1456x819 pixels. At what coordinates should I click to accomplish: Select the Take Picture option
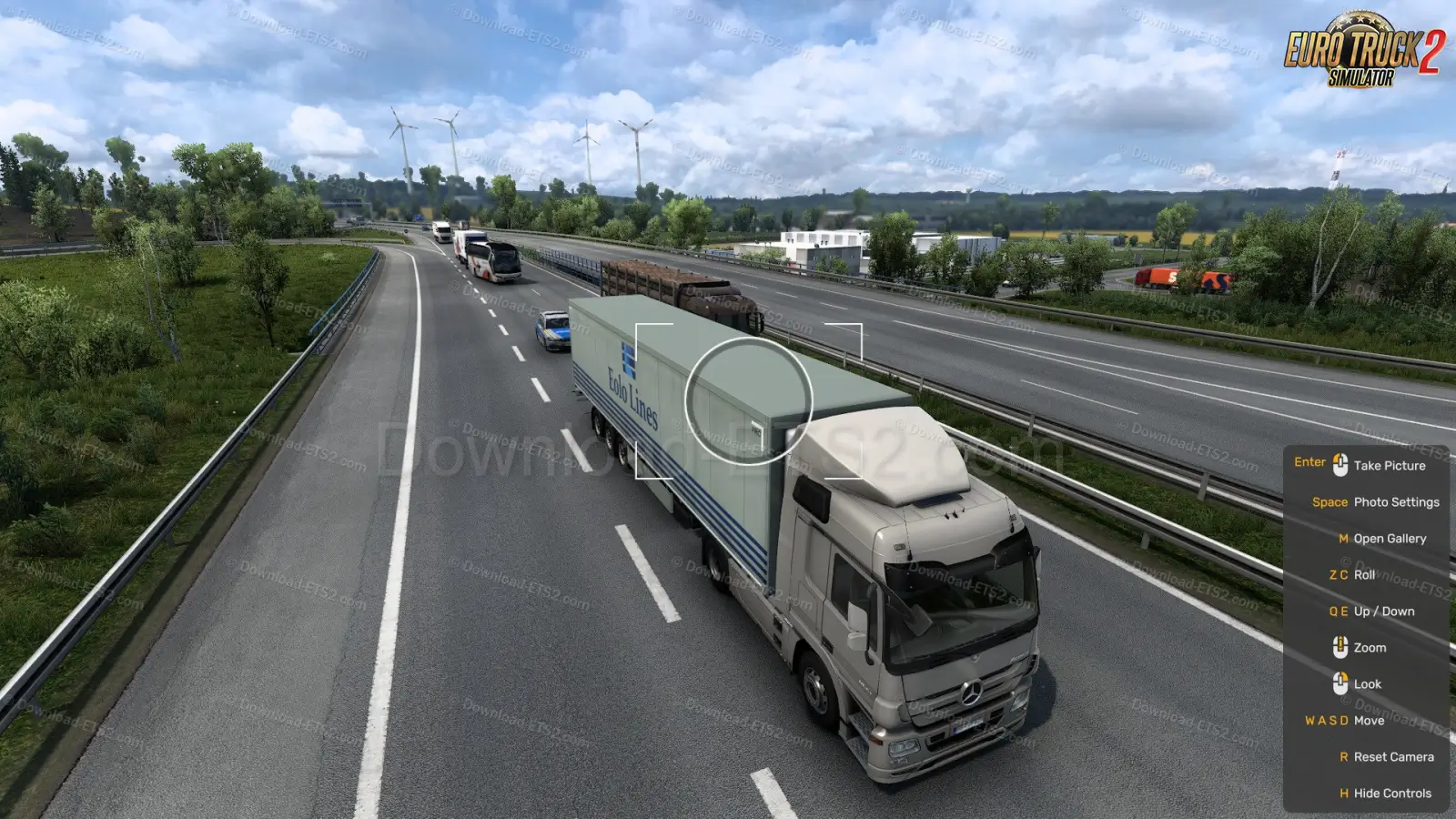pyautogui.click(x=1392, y=465)
